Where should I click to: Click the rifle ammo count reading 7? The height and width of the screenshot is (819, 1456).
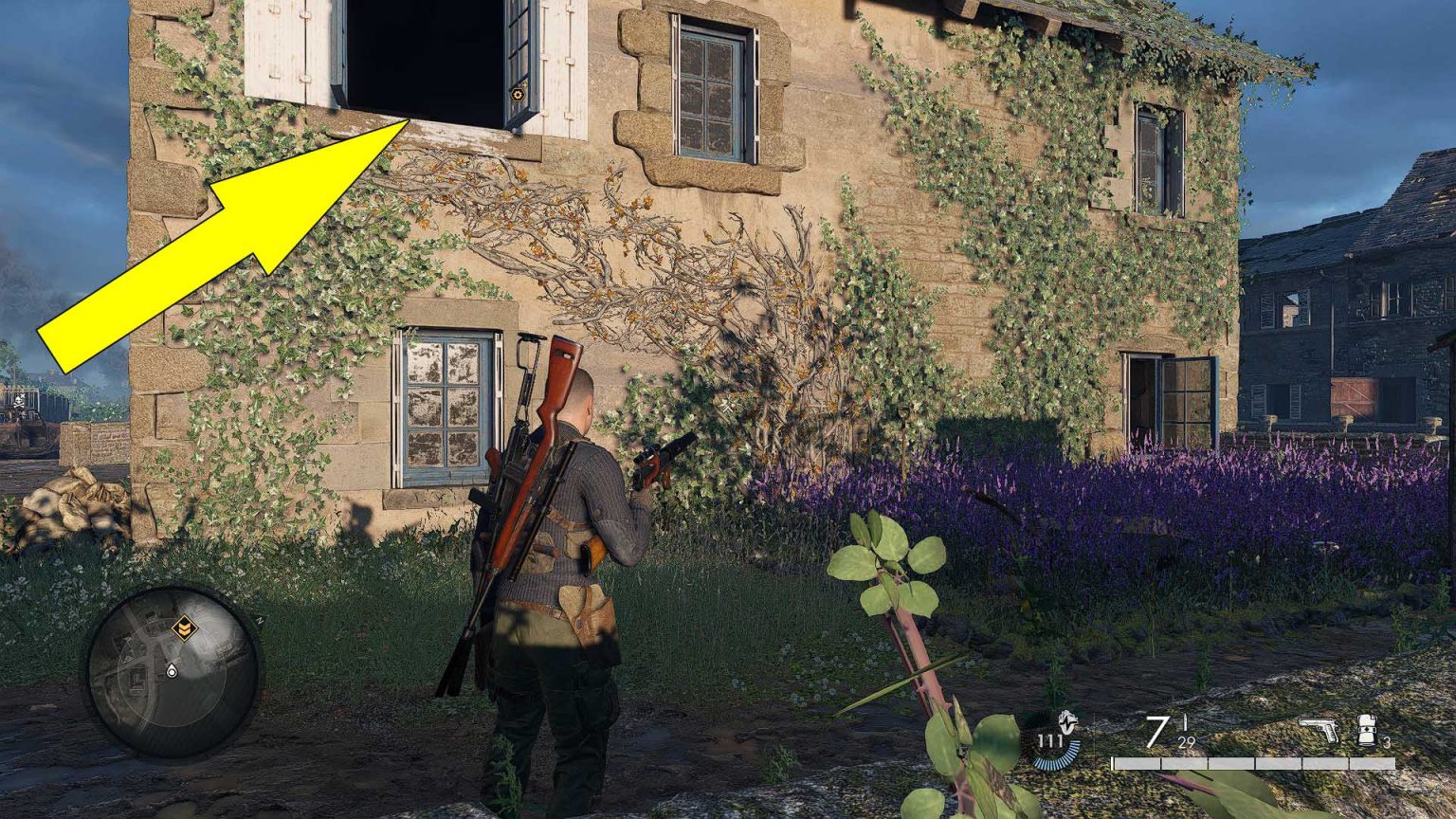(1156, 732)
